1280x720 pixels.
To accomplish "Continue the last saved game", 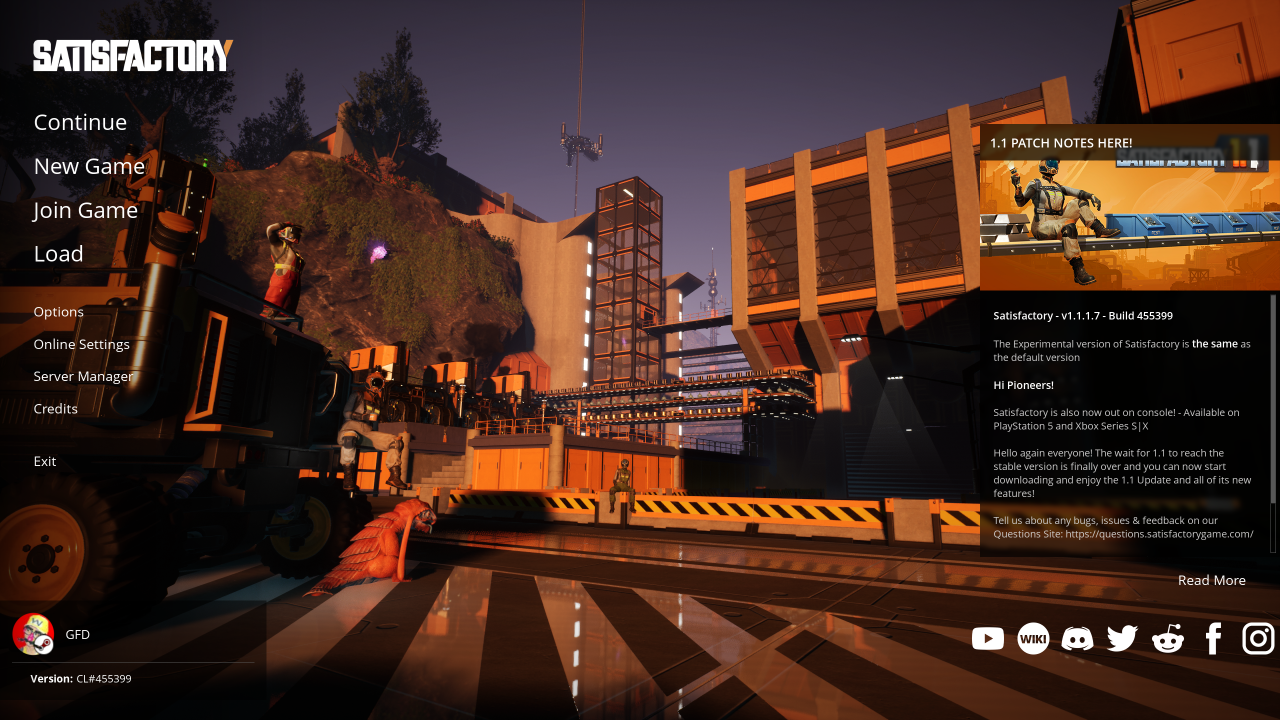I will (80, 122).
